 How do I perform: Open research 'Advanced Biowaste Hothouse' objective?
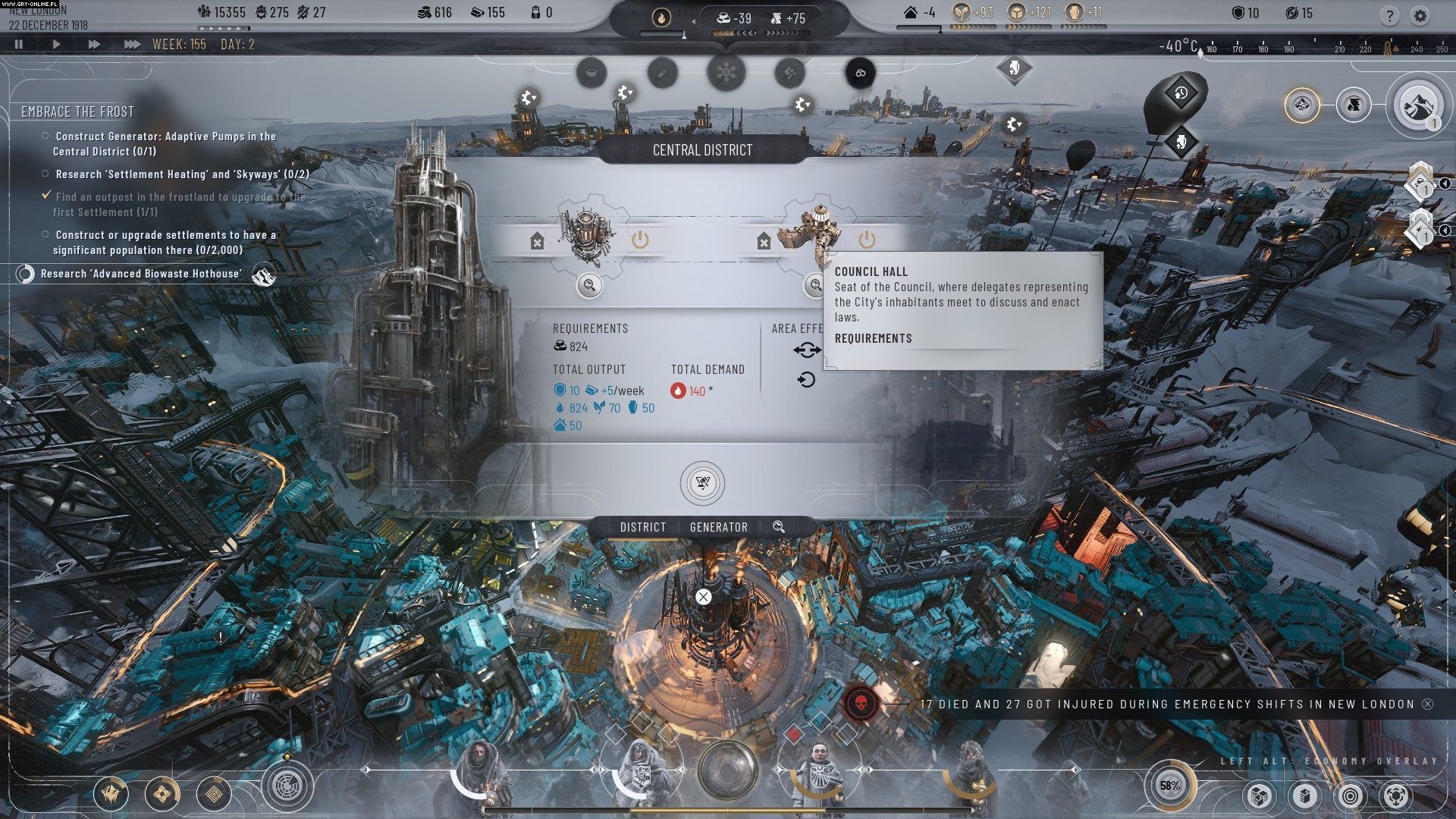tap(141, 274)
